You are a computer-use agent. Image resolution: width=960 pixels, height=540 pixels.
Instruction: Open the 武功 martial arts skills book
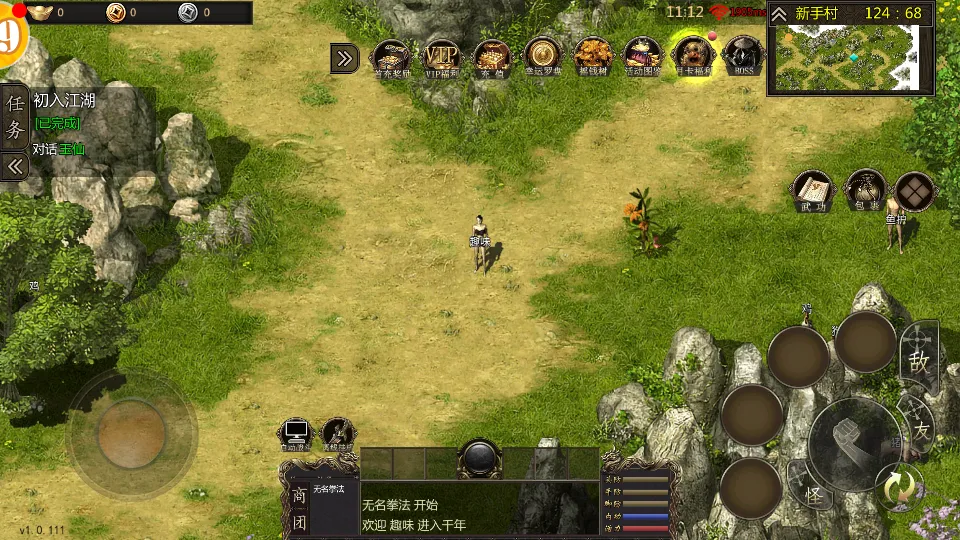click(x=813, y=190)
